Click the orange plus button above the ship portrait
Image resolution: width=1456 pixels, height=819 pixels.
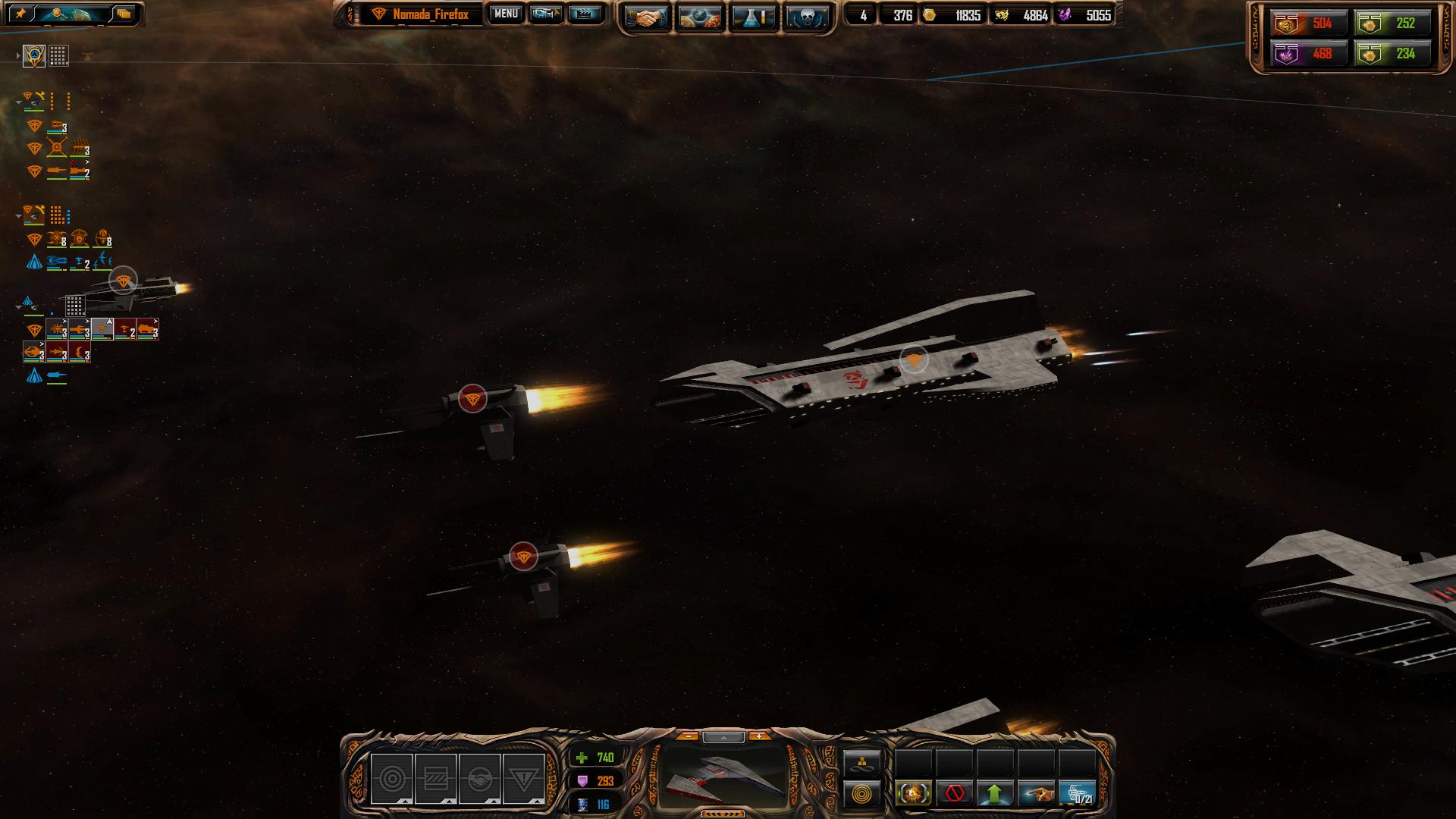coord(758,736)
